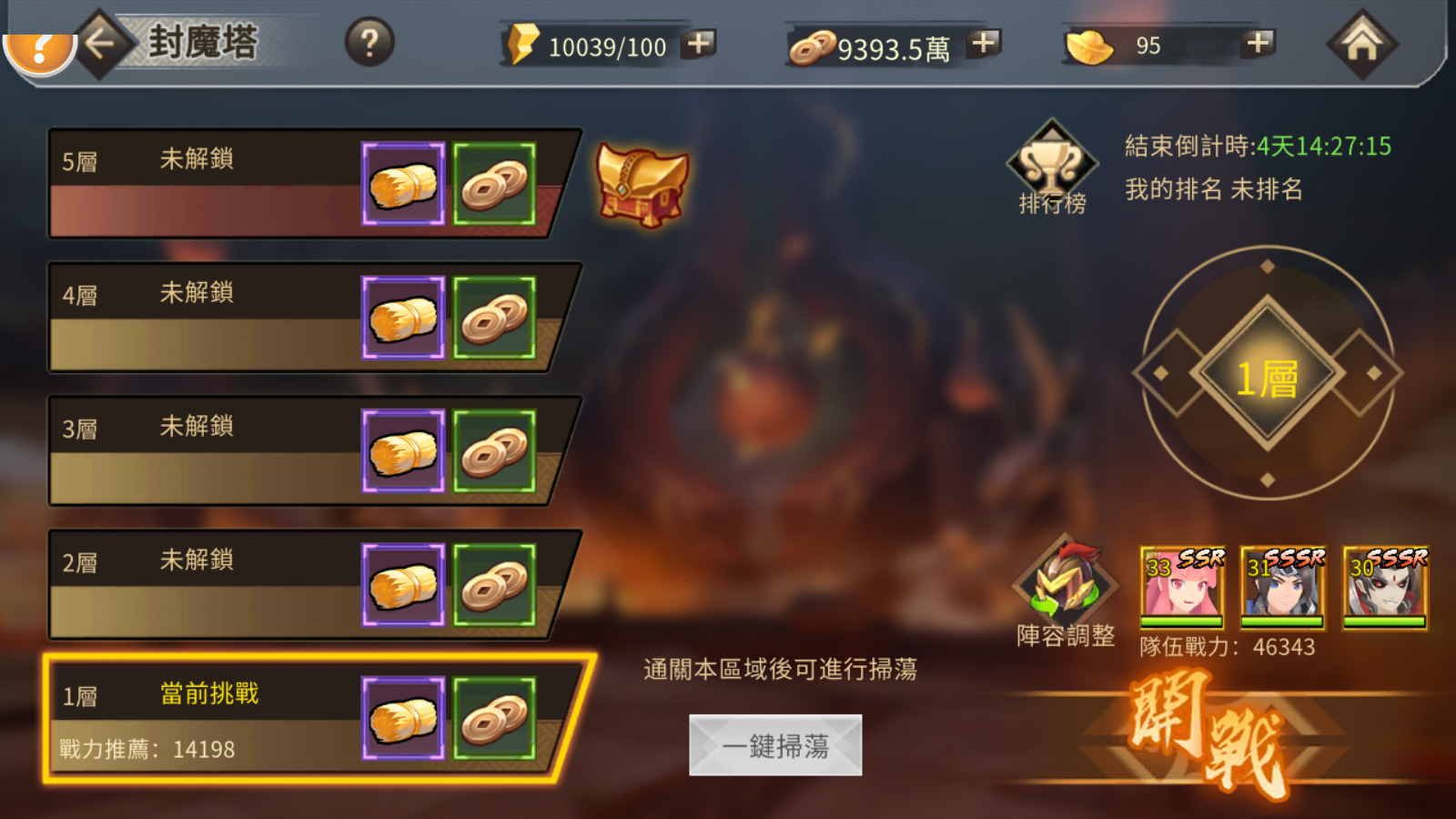Tap the plus beside the gold ingot counter
Screen dimensions: 1456x819
point(1258,44)
